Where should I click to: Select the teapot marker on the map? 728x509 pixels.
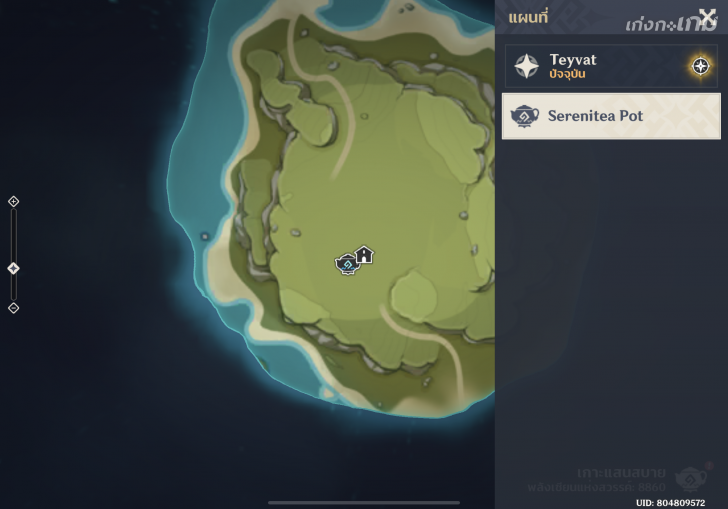tap(346, 264)
